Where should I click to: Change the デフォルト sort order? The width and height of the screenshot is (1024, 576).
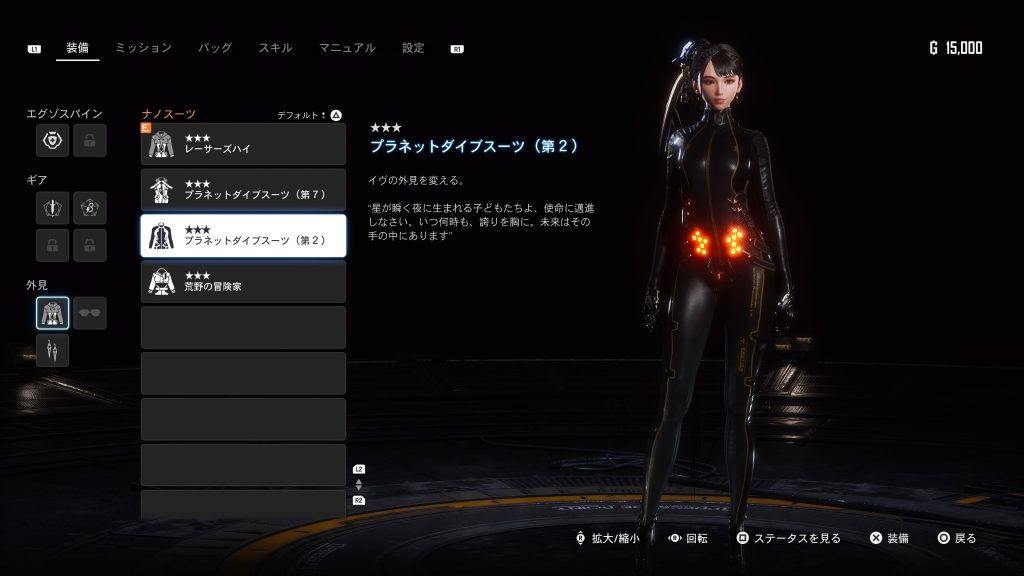(310, 115)
